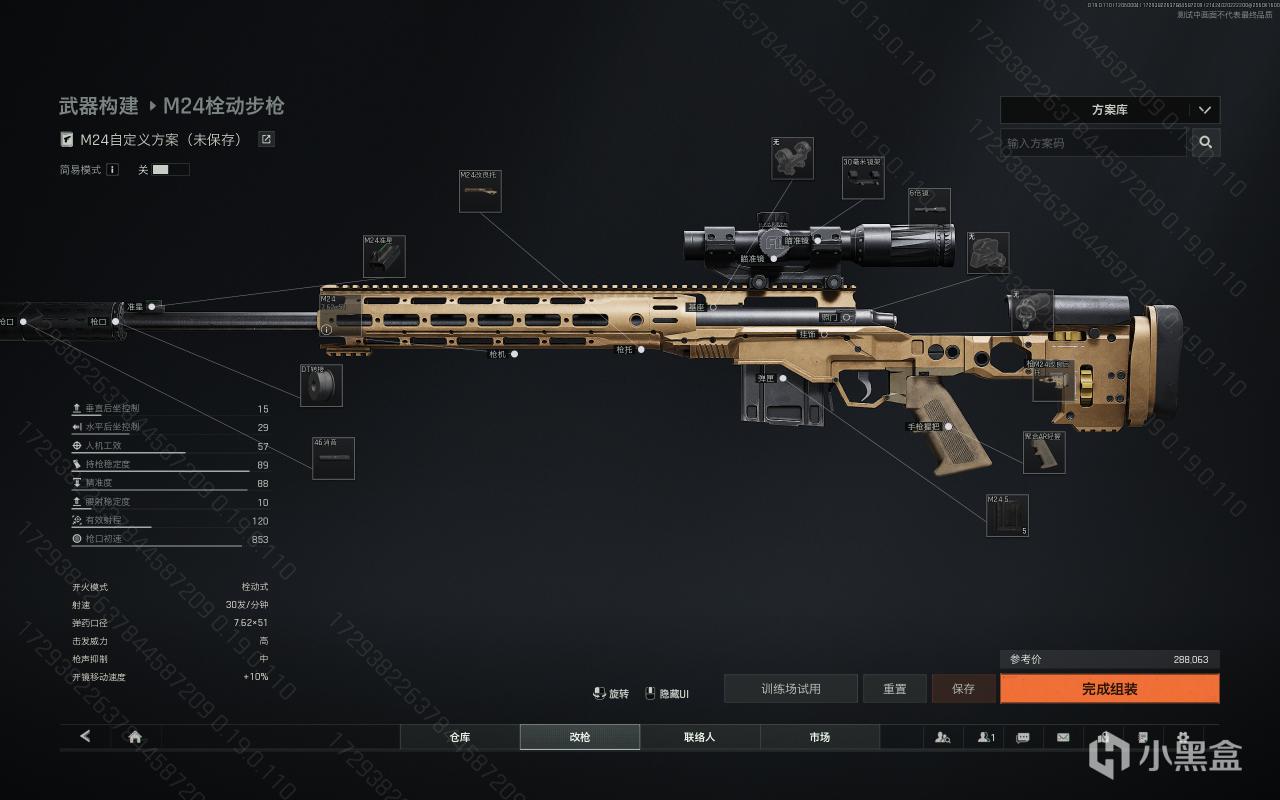Open the mail envelope icon

1062,737
